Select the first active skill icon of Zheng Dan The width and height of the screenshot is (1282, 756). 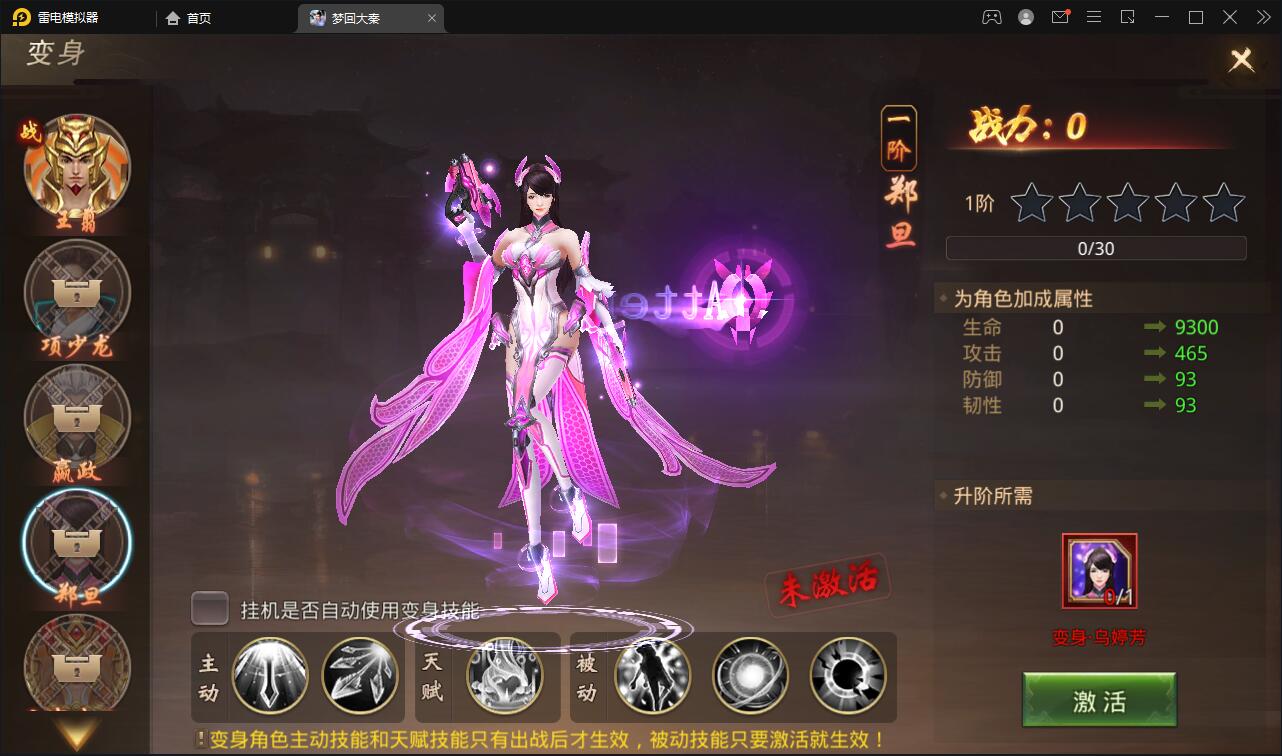coord(269,677)
